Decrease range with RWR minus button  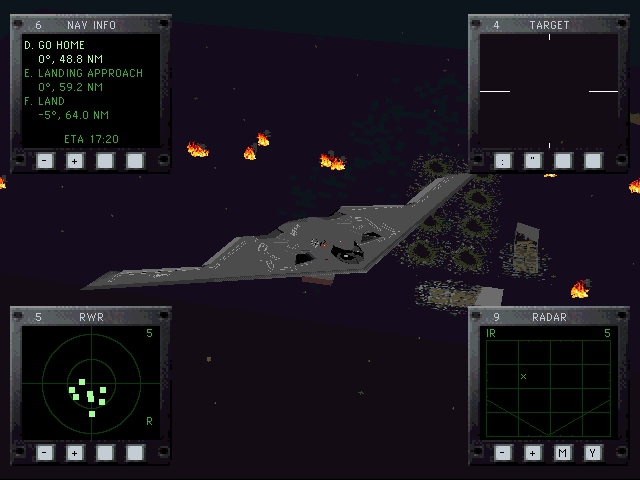(x=45, y=452)
